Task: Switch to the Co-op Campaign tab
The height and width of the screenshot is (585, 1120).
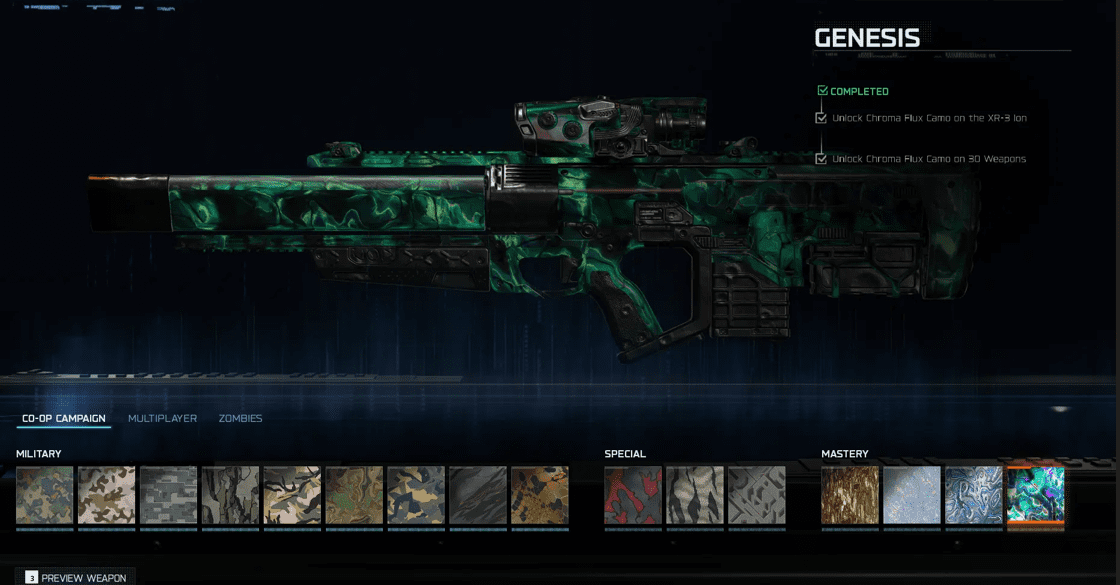Action: 63,418
